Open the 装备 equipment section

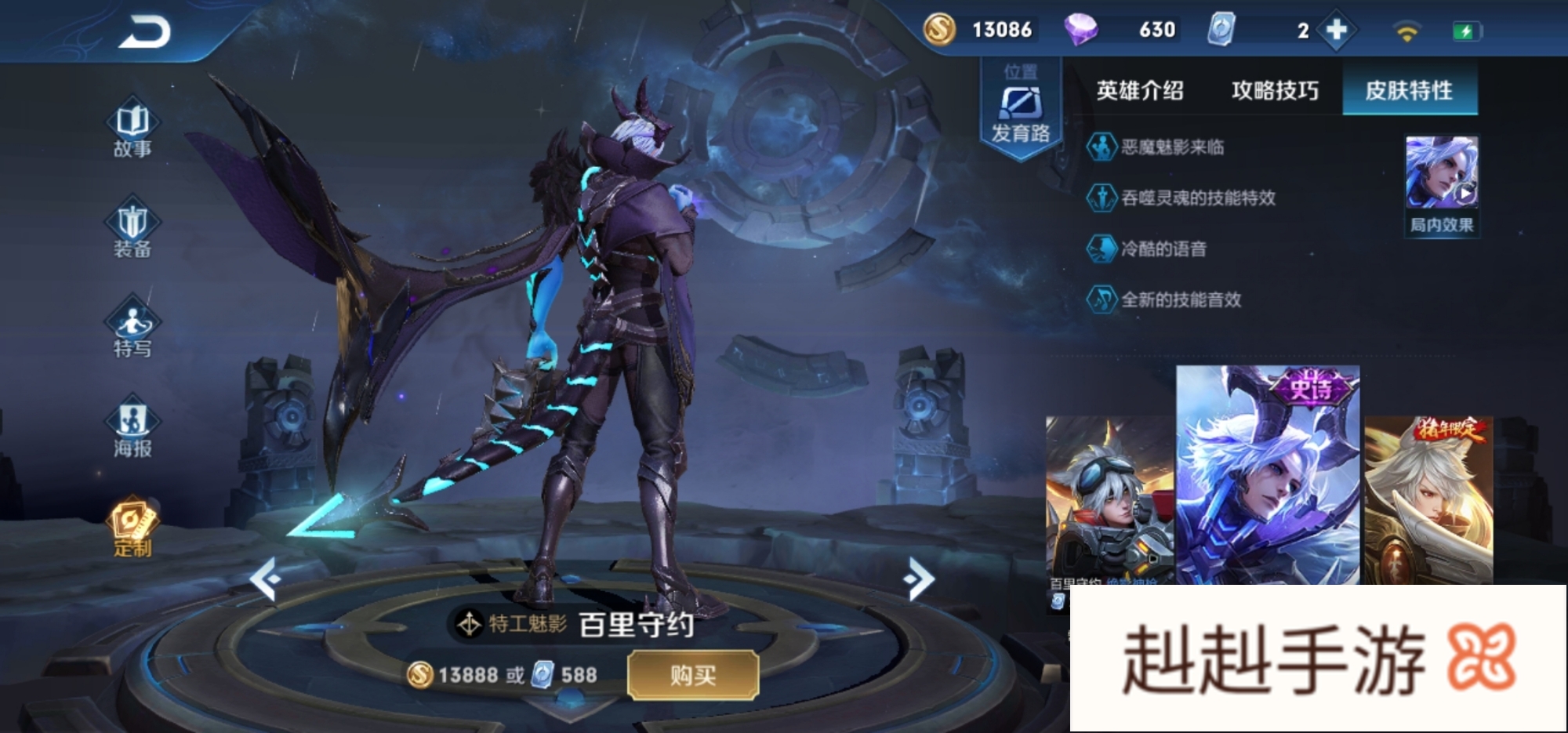coord(132,229)
